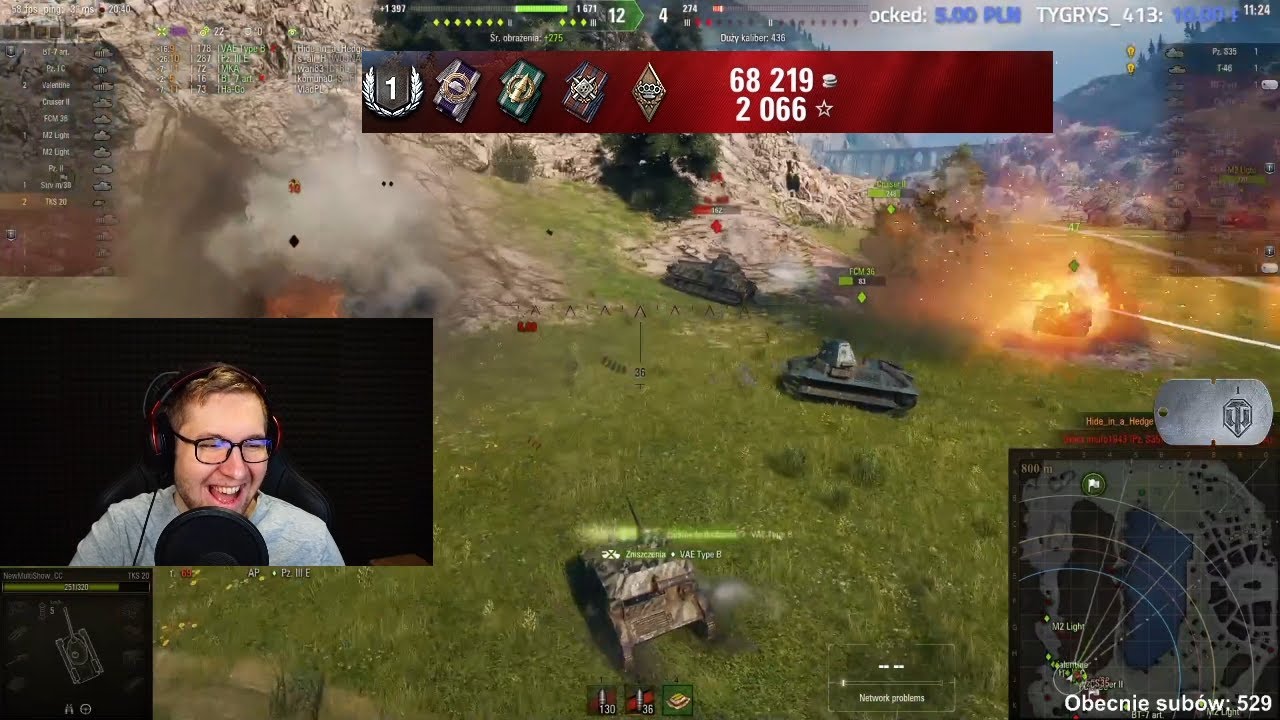Select the enemy T-46 row
The image size is (1280, 720).
[x=1215, y=68]
